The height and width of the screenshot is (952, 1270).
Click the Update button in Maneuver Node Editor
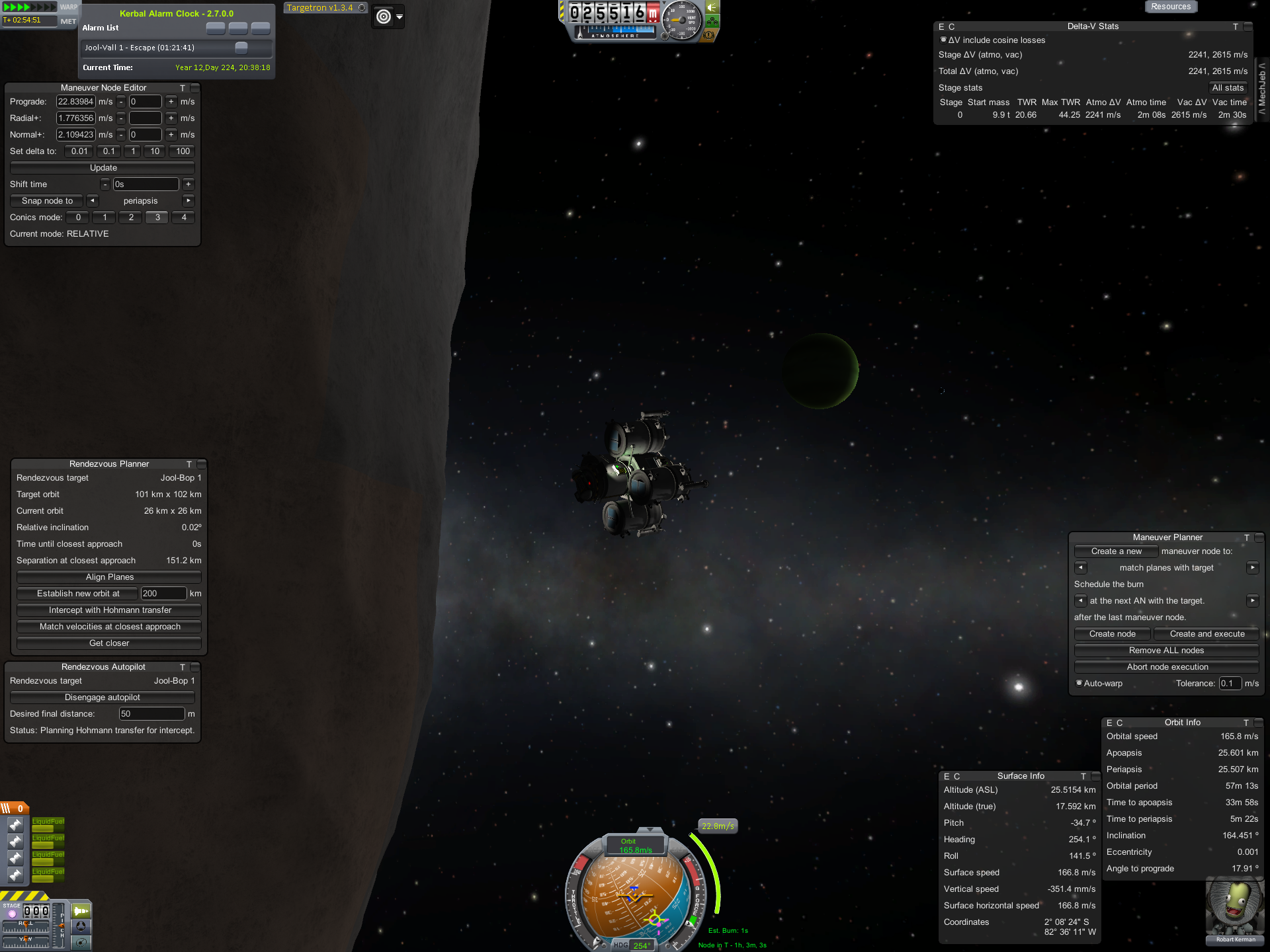pyautogui.click(x=103, y=168)
